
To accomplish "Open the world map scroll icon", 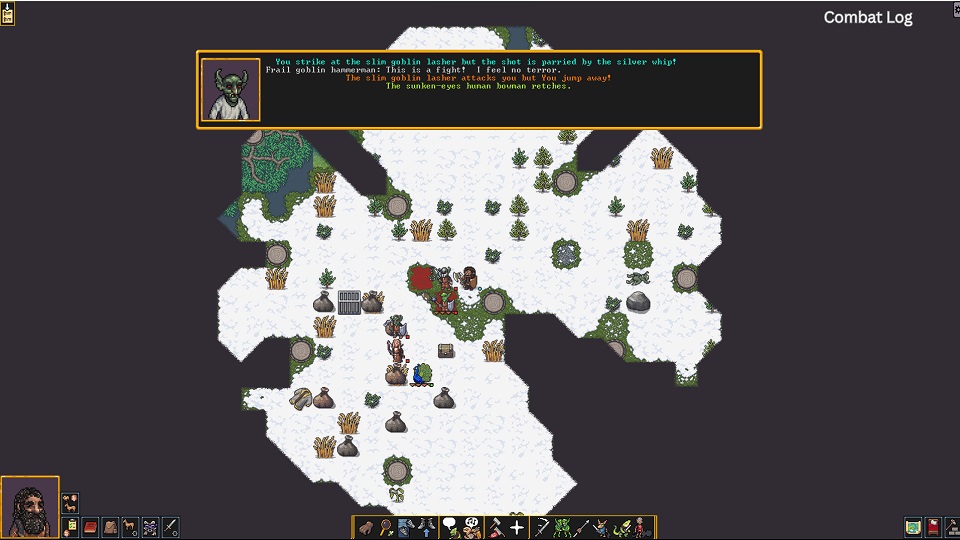I will coord(913,527).
